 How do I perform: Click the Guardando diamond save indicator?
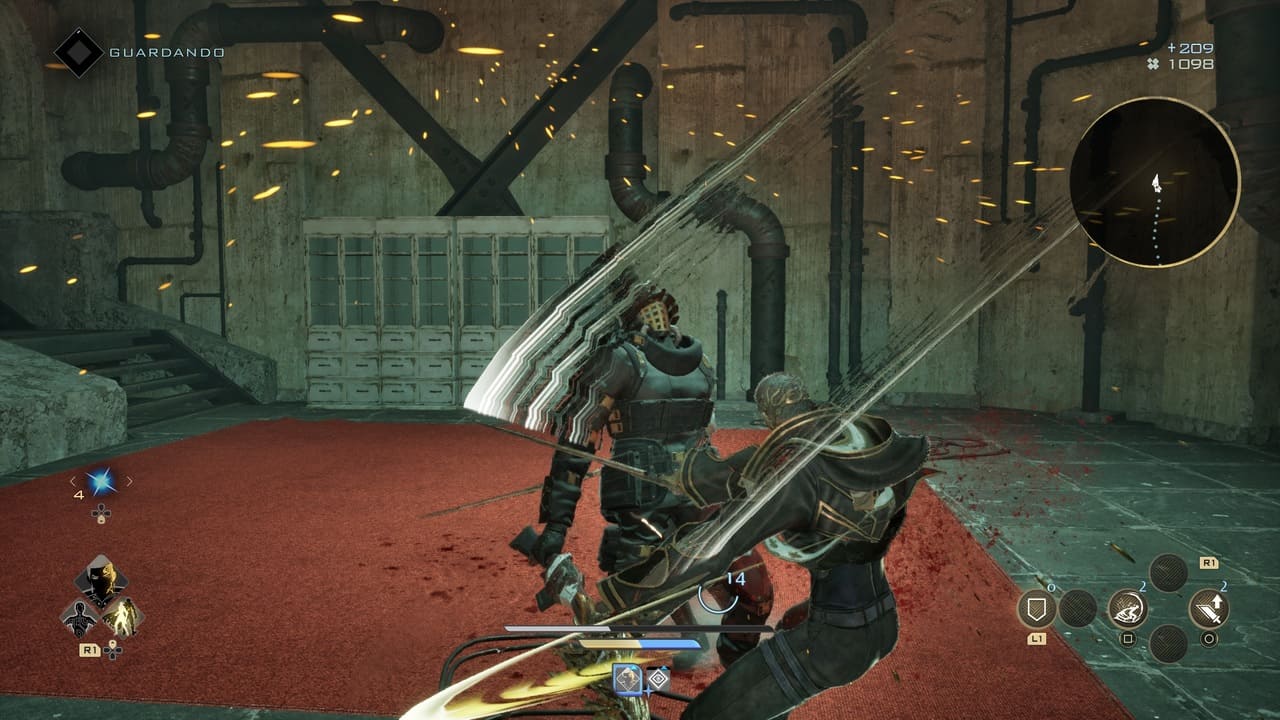(x=78, y=52)
